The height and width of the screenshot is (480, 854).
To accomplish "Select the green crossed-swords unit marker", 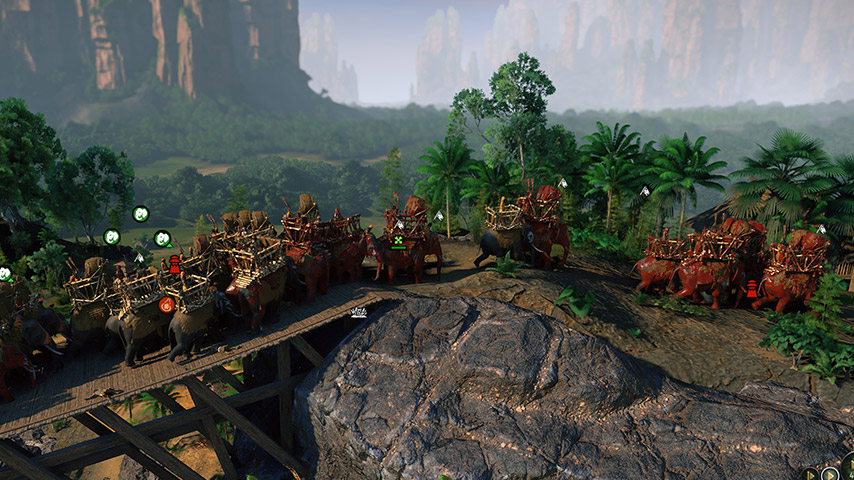I will point(398,240).
